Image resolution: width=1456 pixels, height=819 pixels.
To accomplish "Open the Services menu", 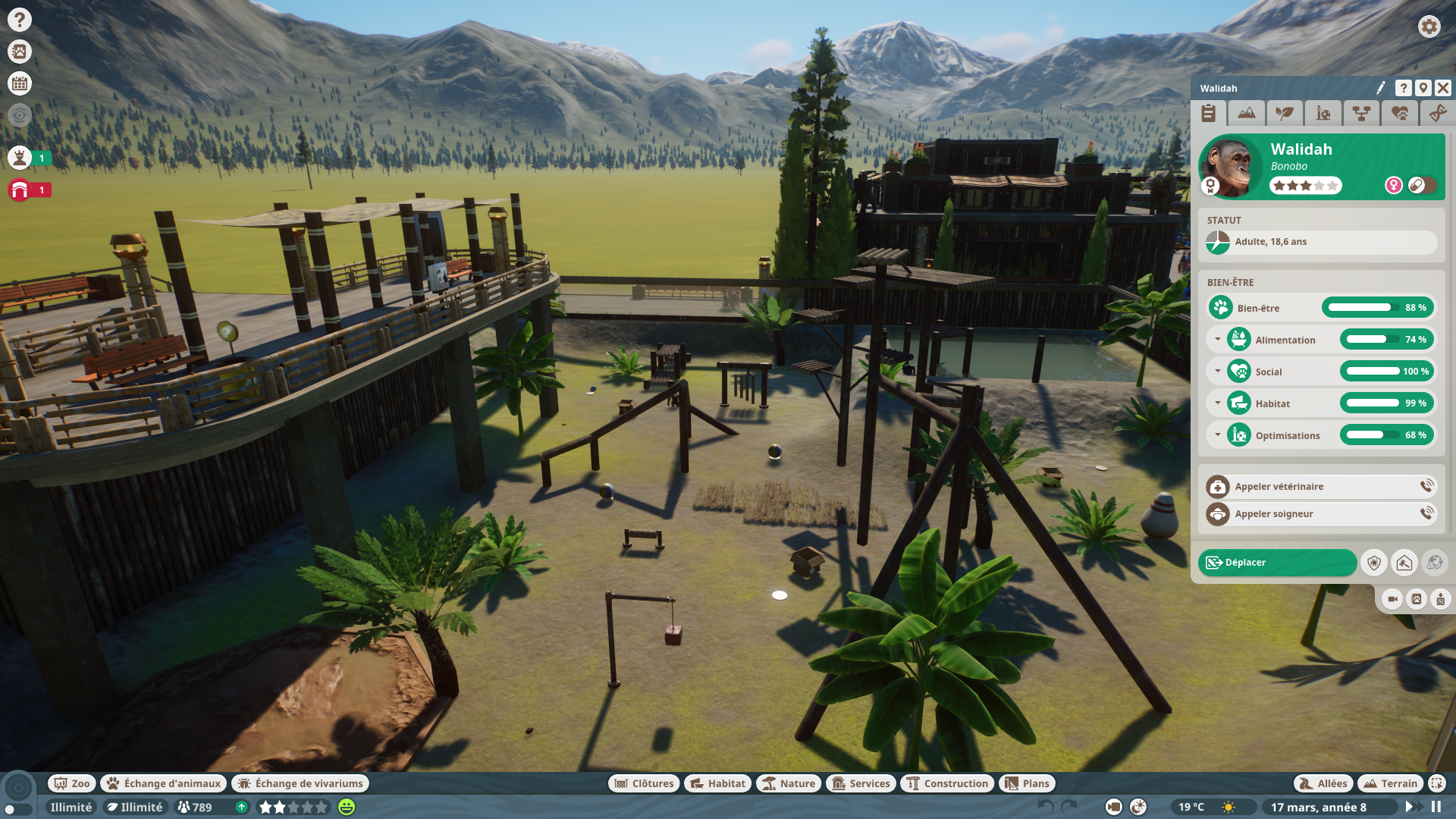I will click(861, 783).
